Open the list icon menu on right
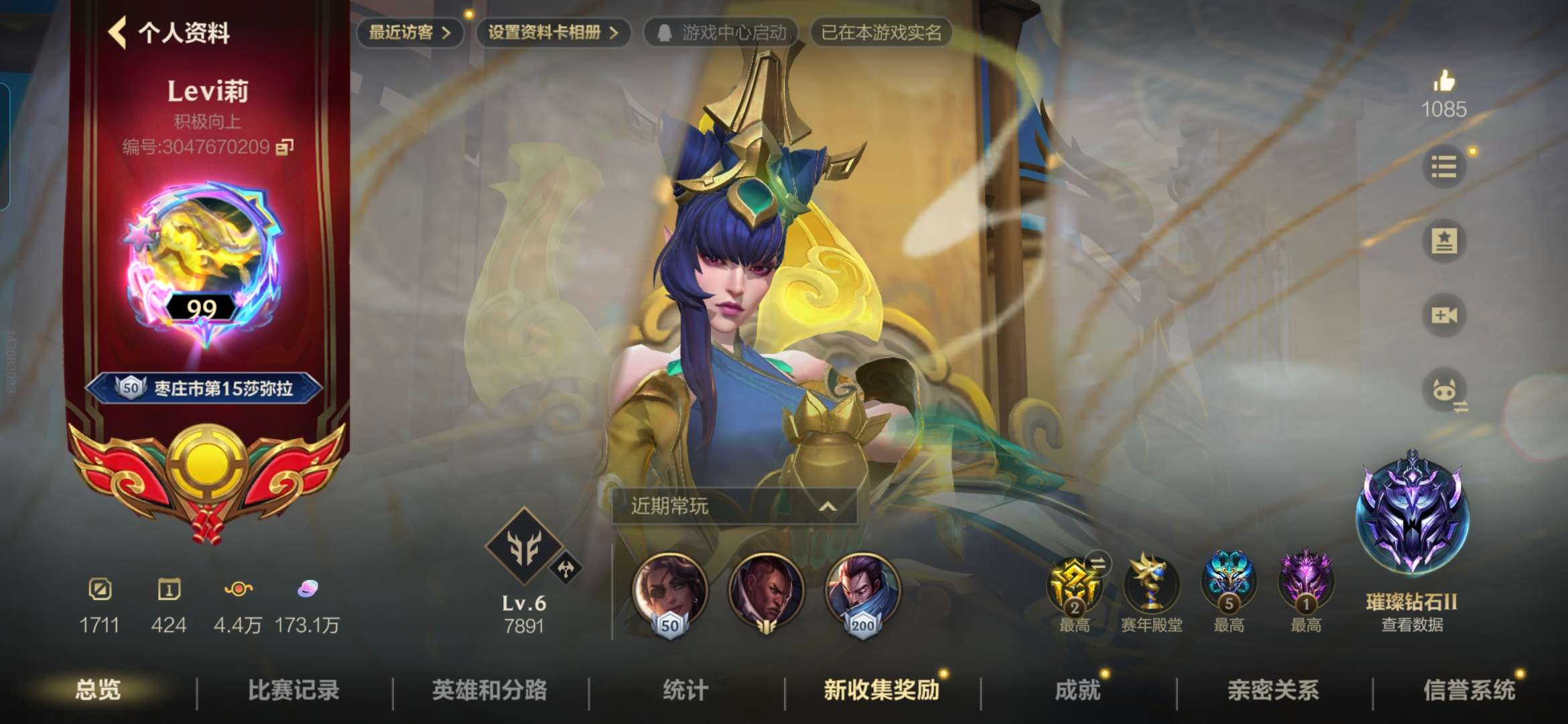Viewport: 1568px width, 724px height. pyautogui.click(x=1443, y=166)
